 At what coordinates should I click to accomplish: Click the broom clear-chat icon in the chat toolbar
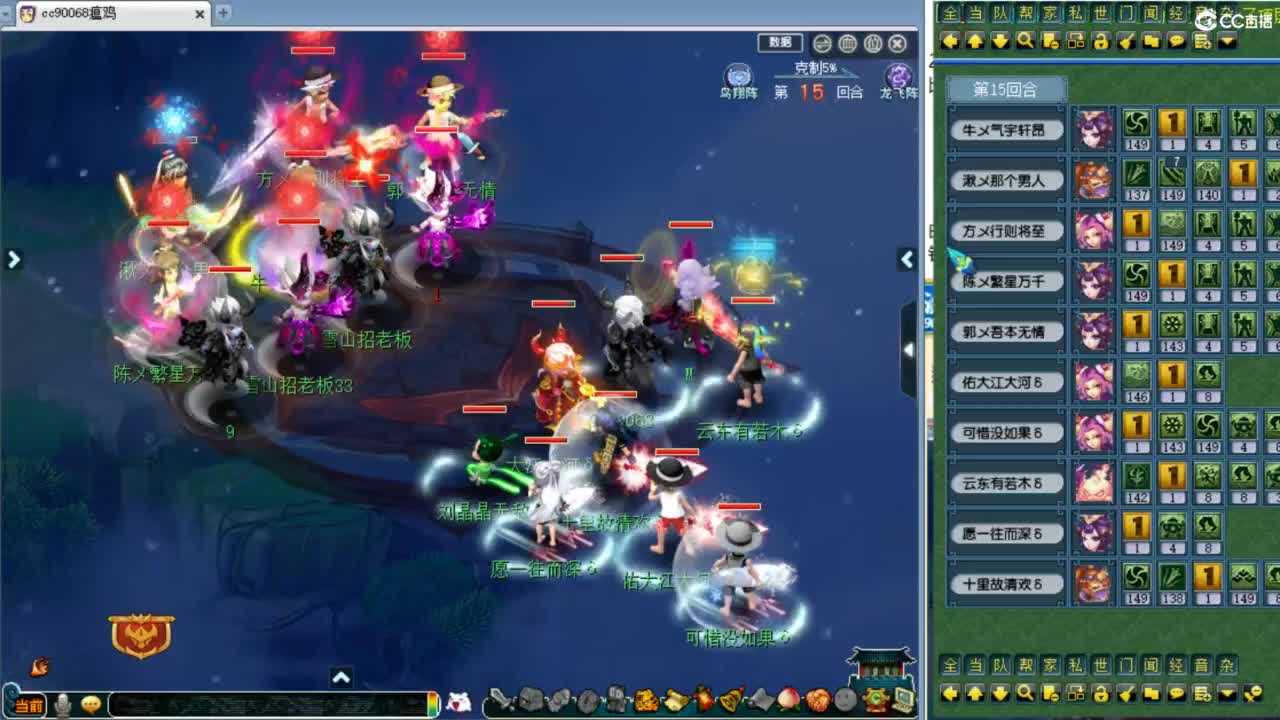[x=1125, y=41]
